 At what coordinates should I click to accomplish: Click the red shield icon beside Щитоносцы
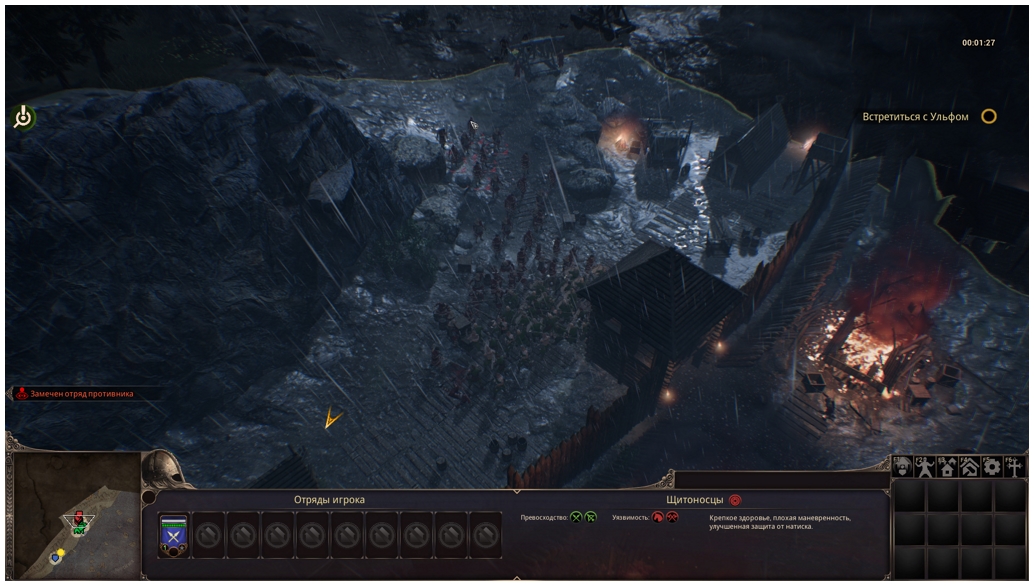[735, 499]
